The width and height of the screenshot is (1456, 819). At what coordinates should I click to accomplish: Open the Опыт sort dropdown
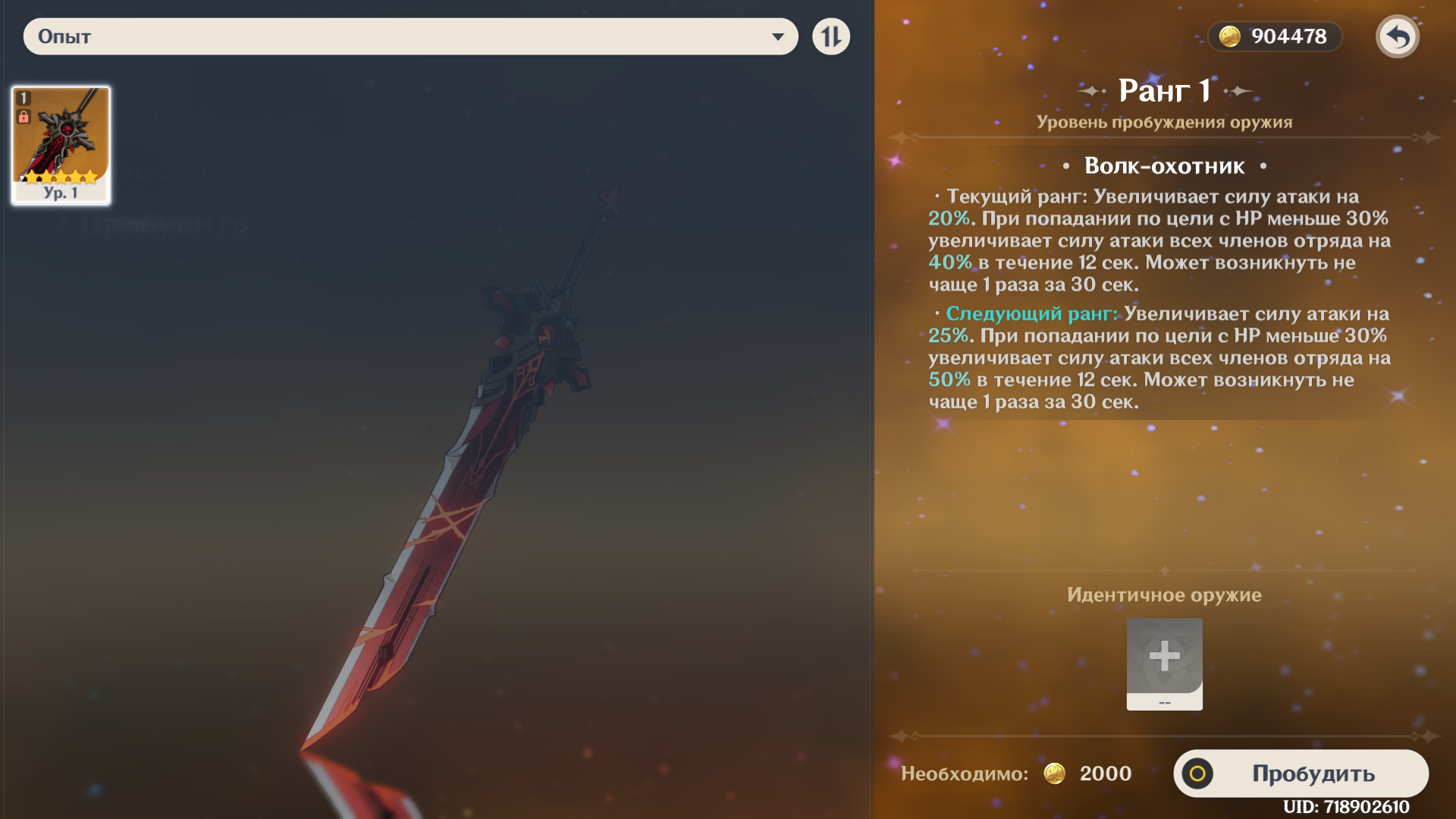pos(410,36)
